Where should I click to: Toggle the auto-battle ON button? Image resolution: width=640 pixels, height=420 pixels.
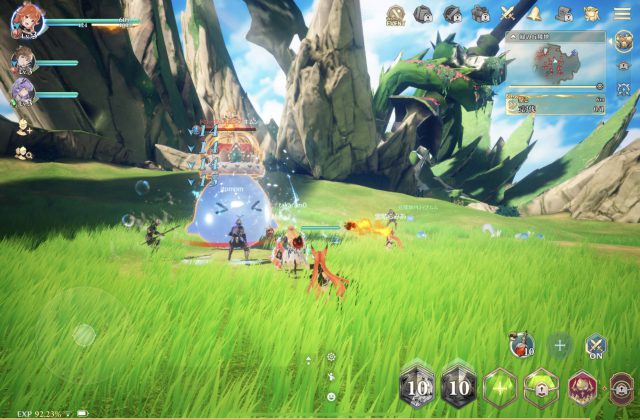point(595,346)
